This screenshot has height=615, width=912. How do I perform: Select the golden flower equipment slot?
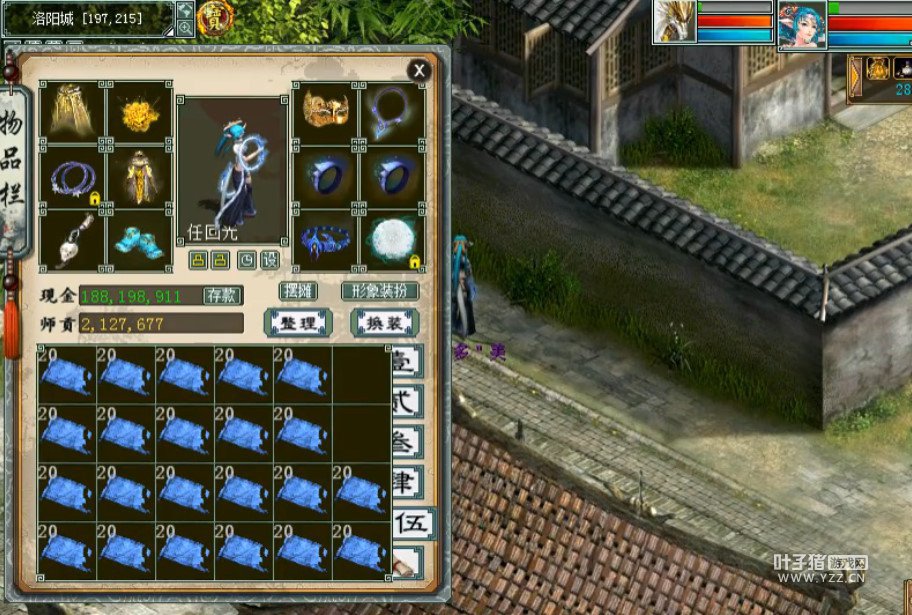pyautogui.click(x=139, y=113)
